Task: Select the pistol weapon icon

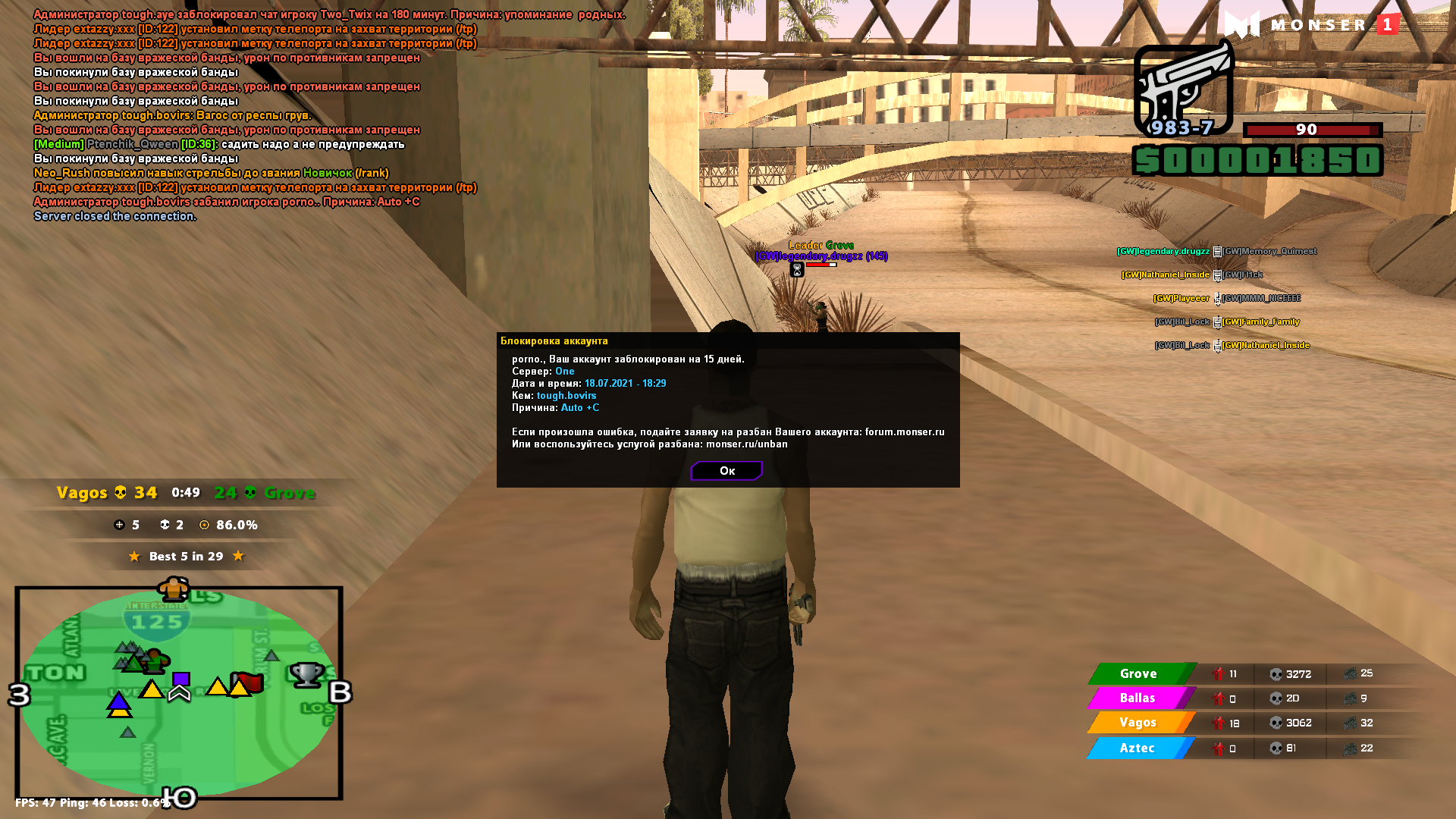Action: [x=1183, y=89]
